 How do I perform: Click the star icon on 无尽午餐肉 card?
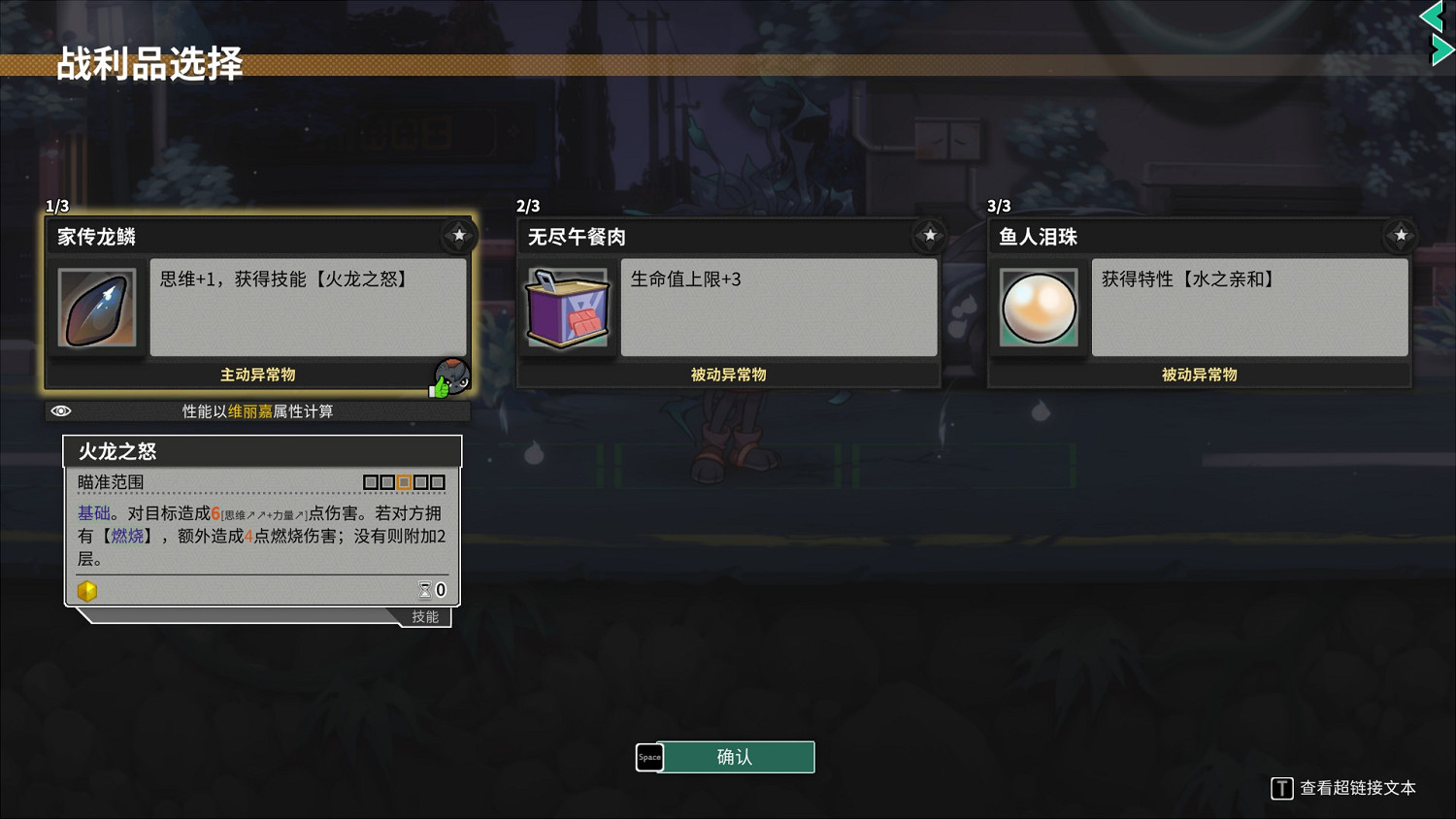point(930,235)
